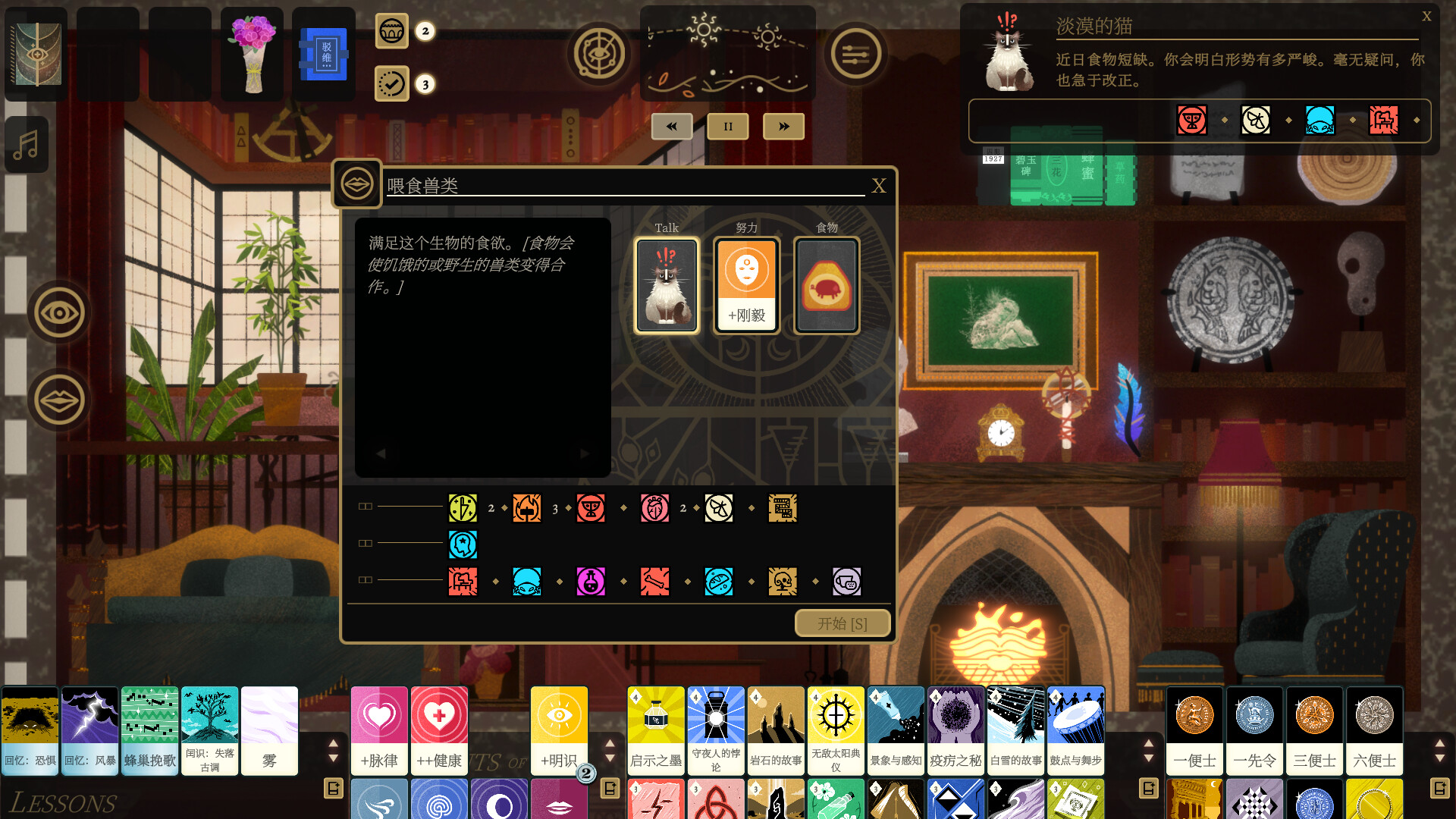Open the checklist icon showing badge 3
The image size is (1456, 819).
point(392,84)
